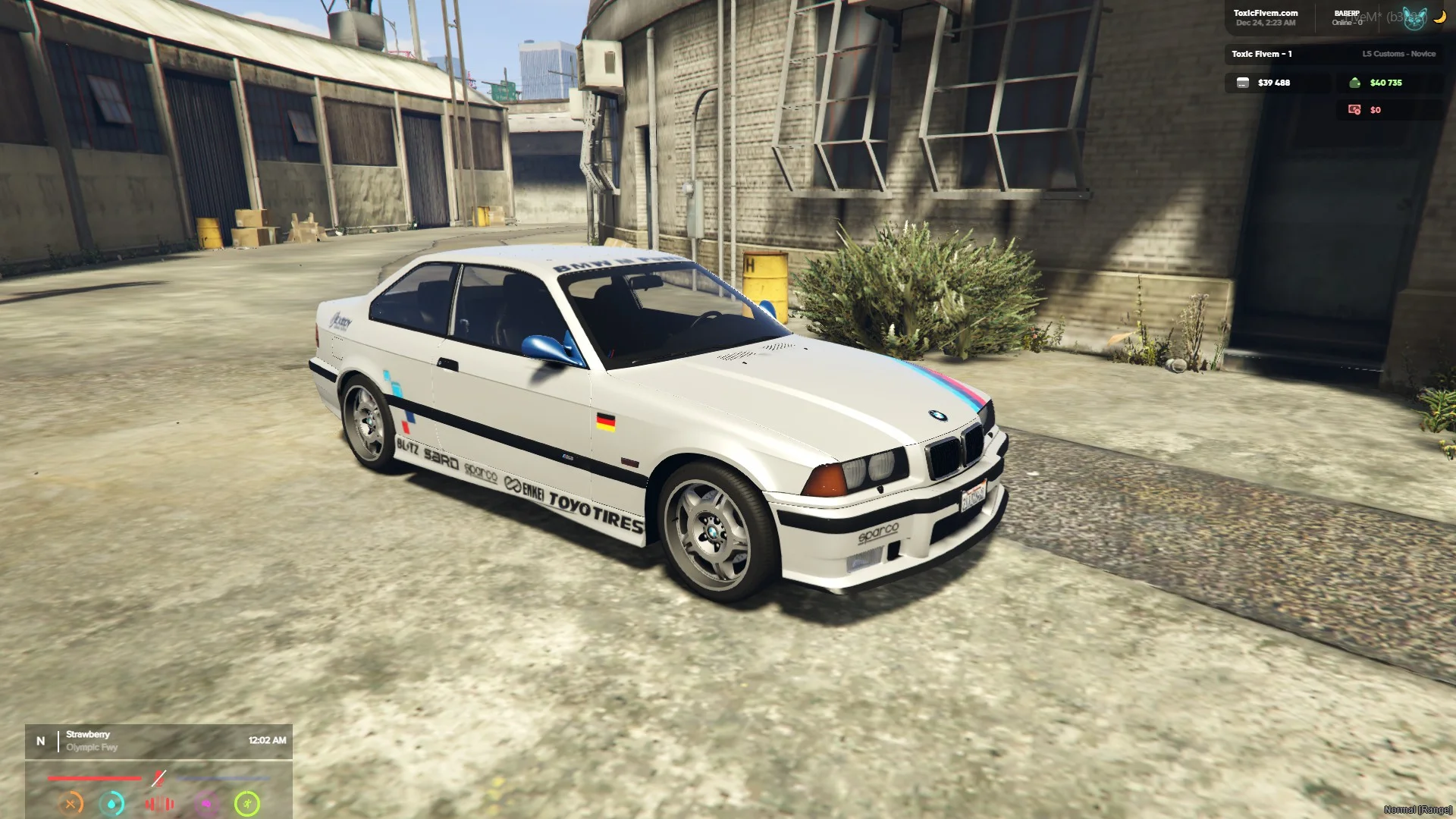Click the blue water drop thirst icon
This screenshot has width=1456, height=819.
[x=112, y=803]
